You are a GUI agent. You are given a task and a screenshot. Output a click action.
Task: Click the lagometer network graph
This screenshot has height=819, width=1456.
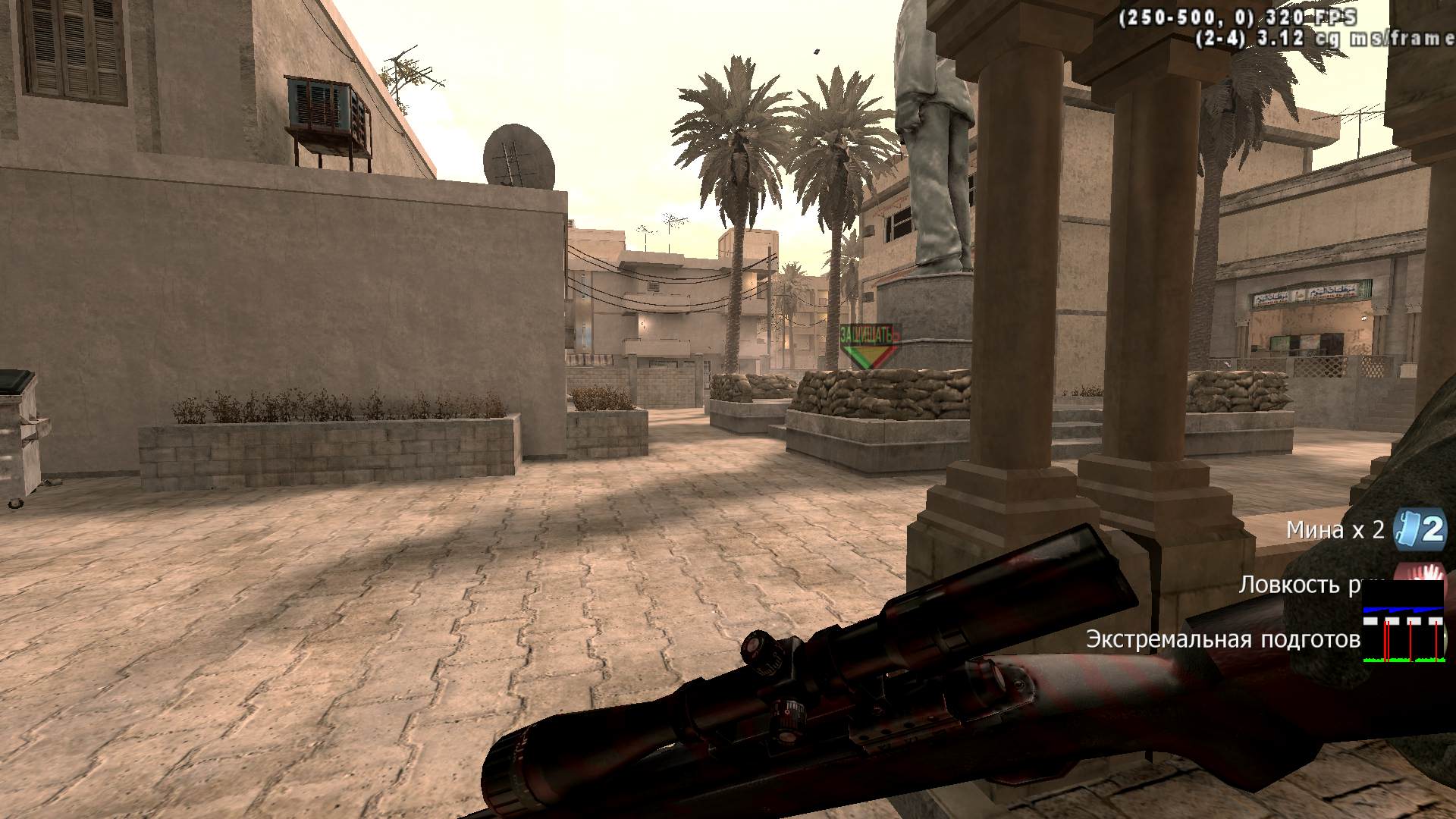click(1403, 623)
